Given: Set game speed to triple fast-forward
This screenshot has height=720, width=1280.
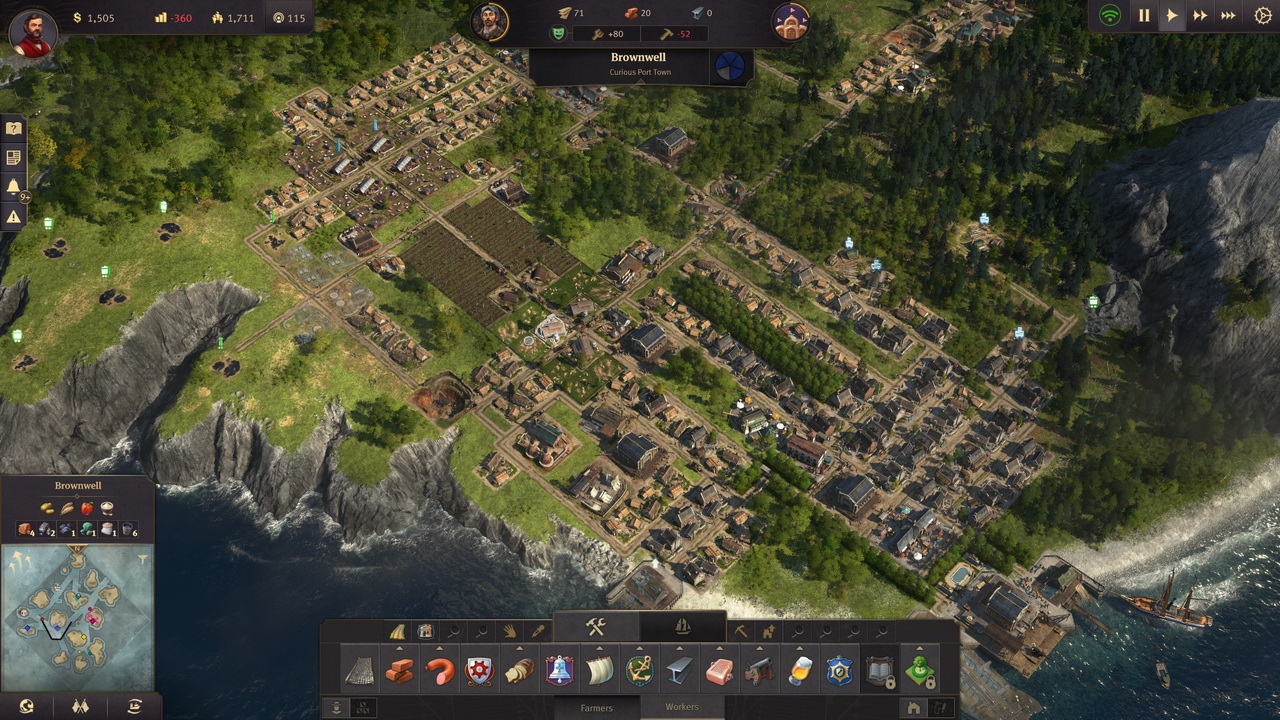Looking at the screenshot, I should [x=1229, y=16].
